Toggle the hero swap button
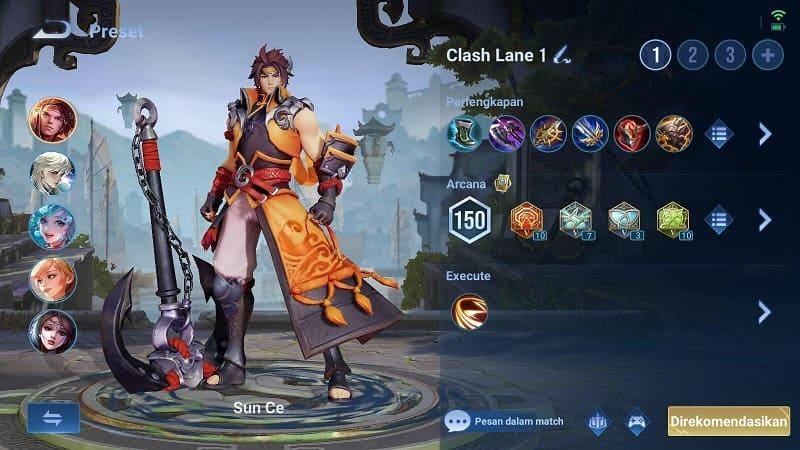 (x=53, y=418)
